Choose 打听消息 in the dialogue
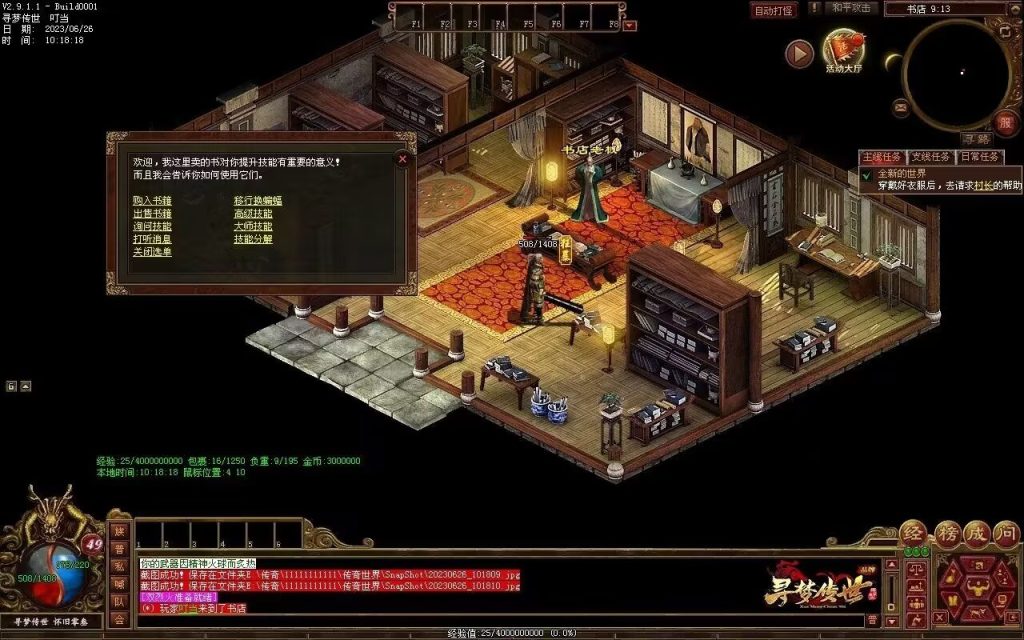This screenshot has width=1024, height=640. pos(152,239)
